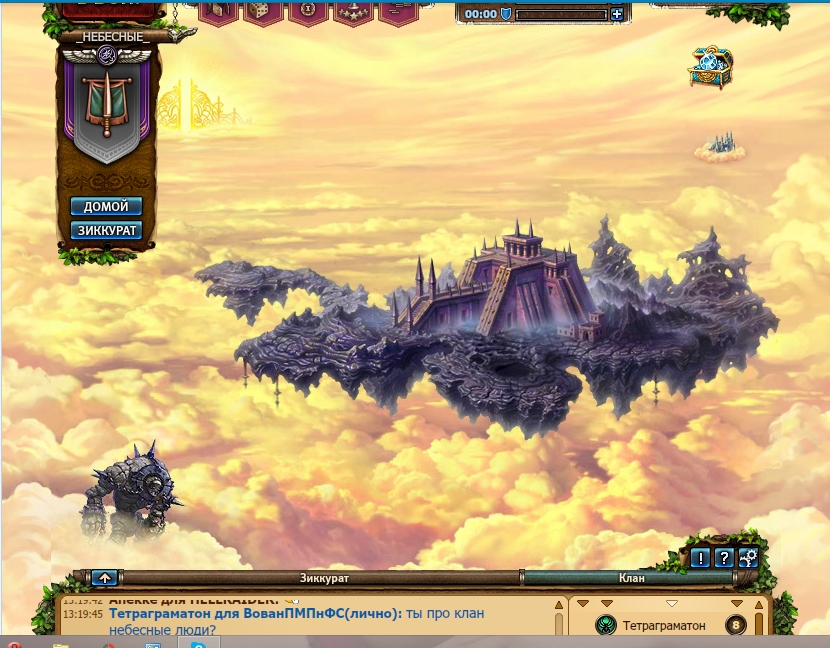Expand chat with the up-arrow button
The height and width of the screenshot is (648, 830).
[104, 578]
